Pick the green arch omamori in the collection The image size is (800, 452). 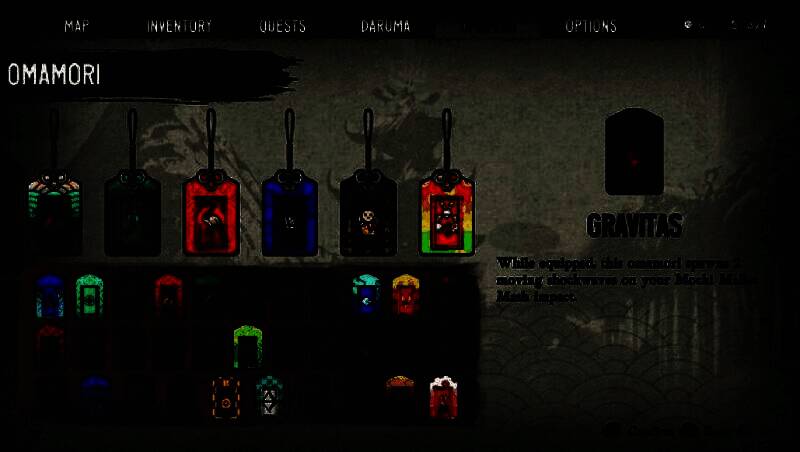click(247, 346)
